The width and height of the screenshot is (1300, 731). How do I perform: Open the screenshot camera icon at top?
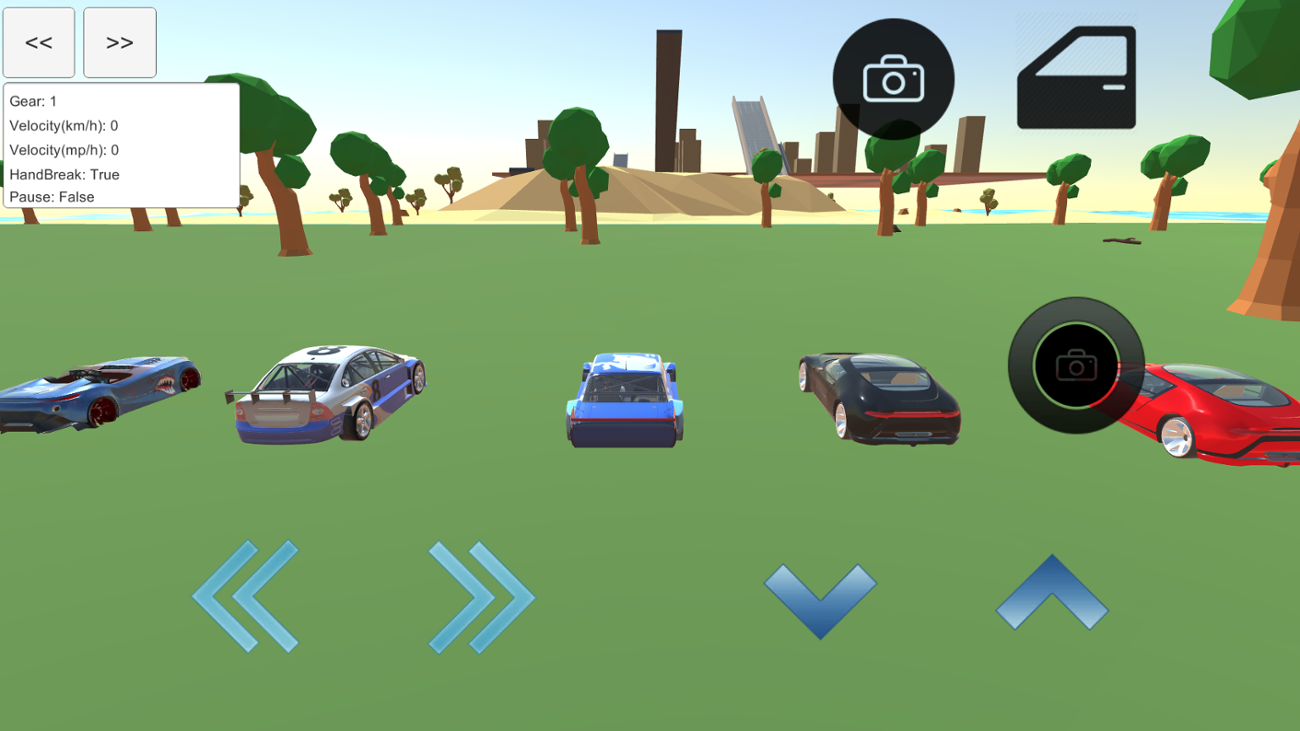tap(893, 78)
